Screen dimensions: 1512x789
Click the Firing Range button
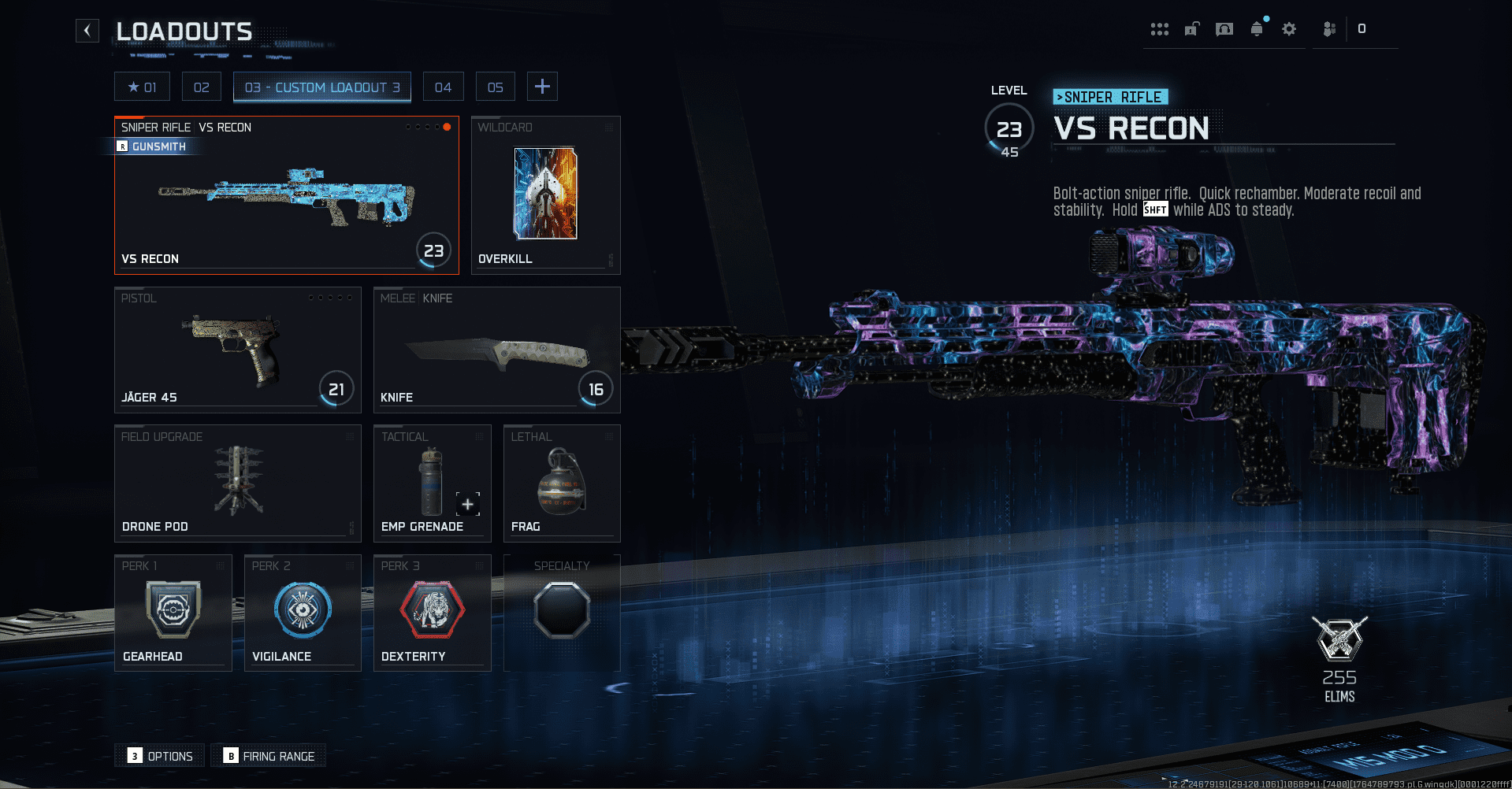tap(268, 755)
